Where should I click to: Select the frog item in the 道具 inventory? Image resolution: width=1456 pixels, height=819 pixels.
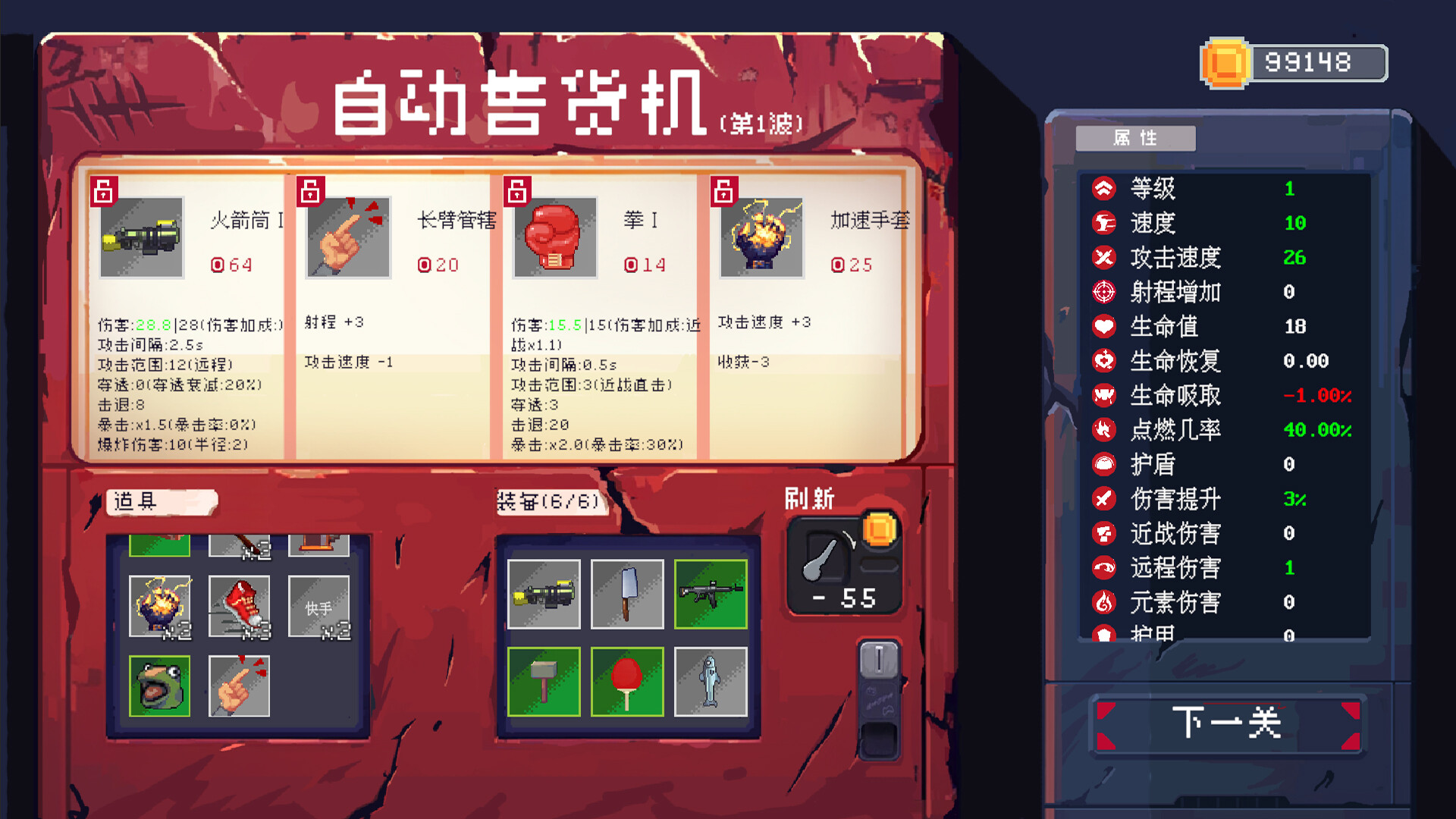(159, 685)
